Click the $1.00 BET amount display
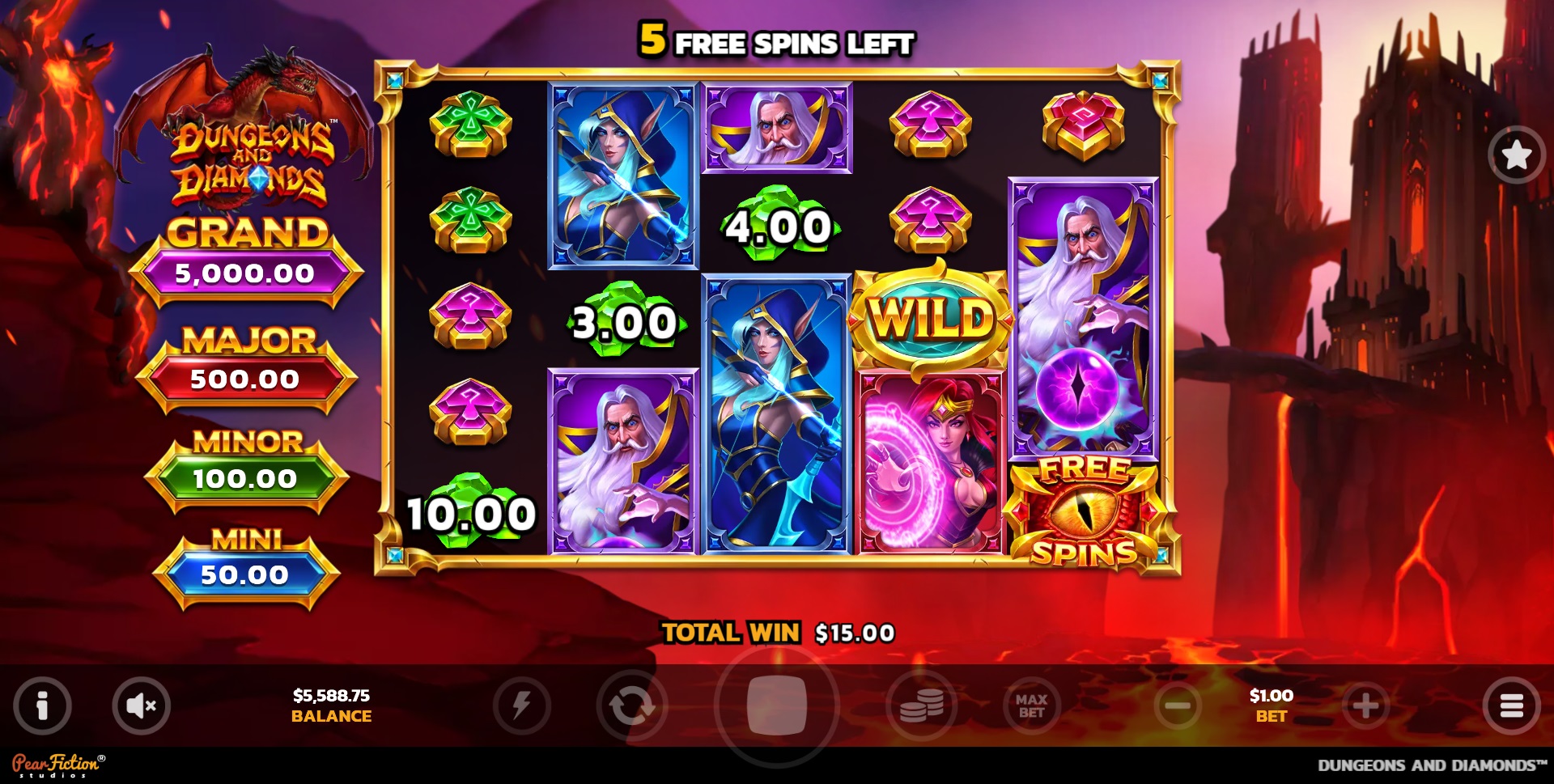Screen dimensions: 1554x784 (x=1271, y=705)
